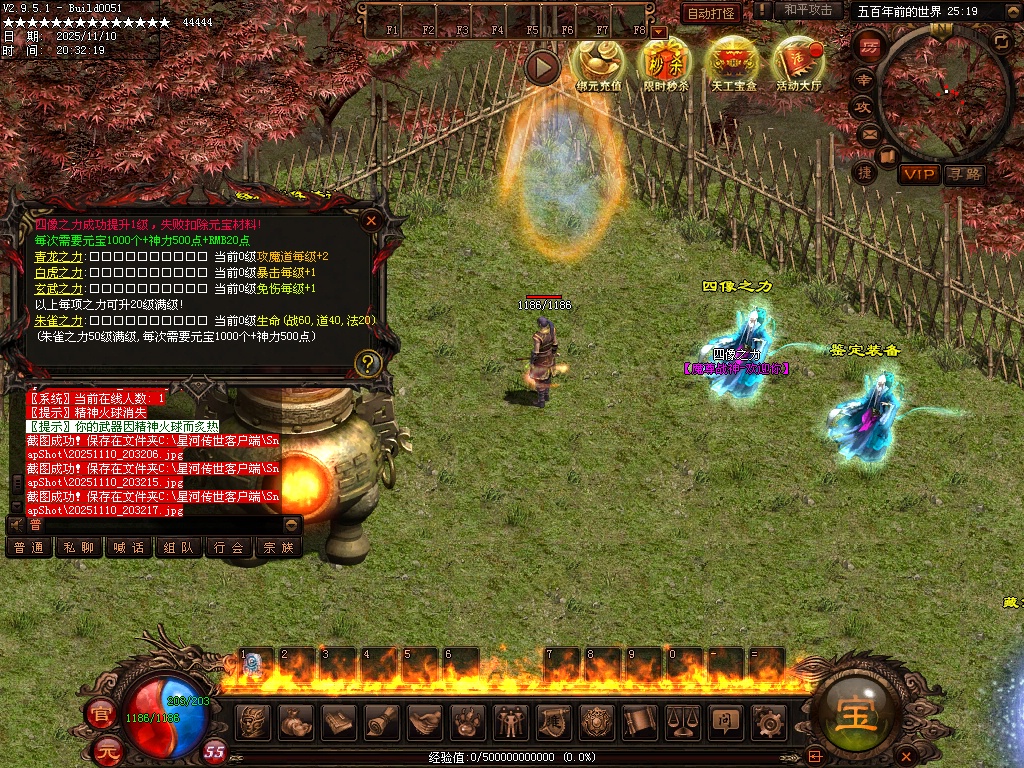Open the dialog's question mark help button
Viewport: 1024px width, 768px height.
368,363
